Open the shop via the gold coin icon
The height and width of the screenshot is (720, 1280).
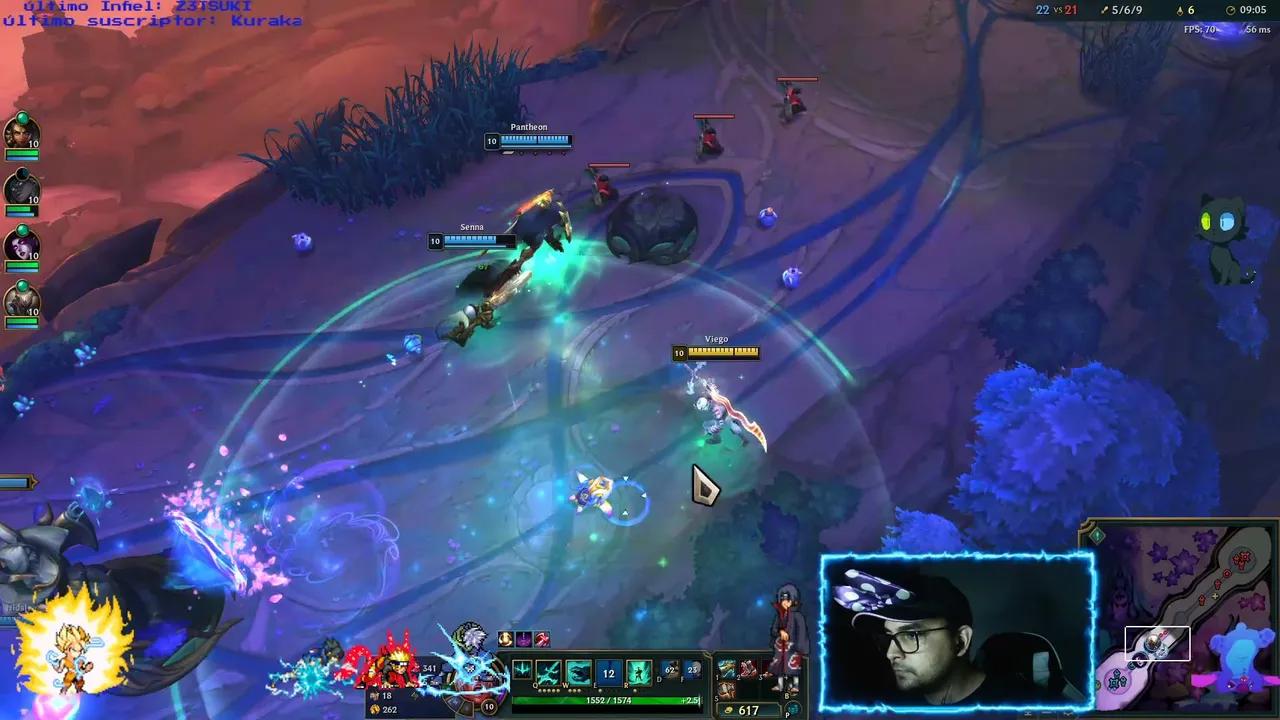coord(729,709)
